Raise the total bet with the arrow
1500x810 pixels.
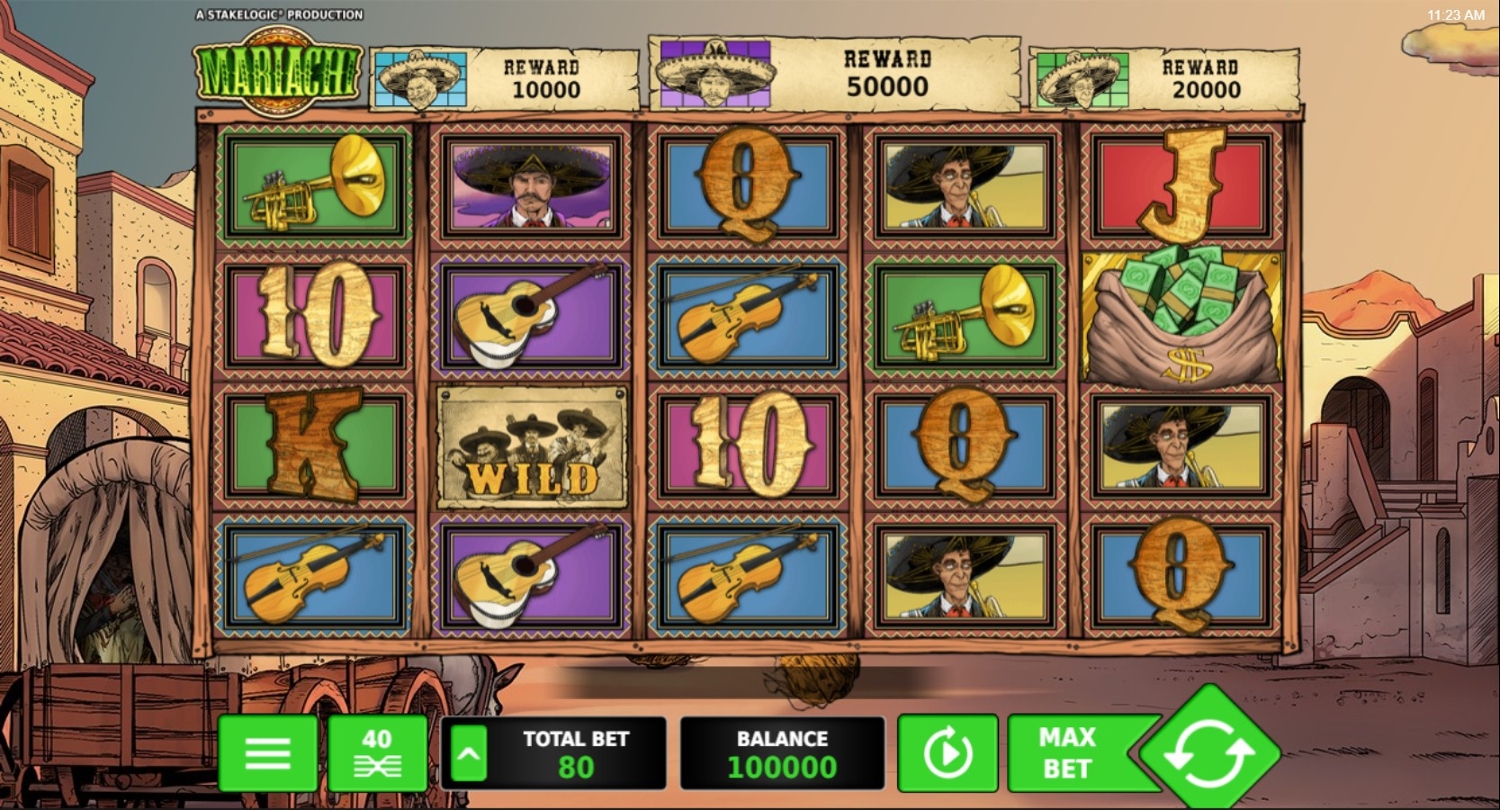[469, 753]
